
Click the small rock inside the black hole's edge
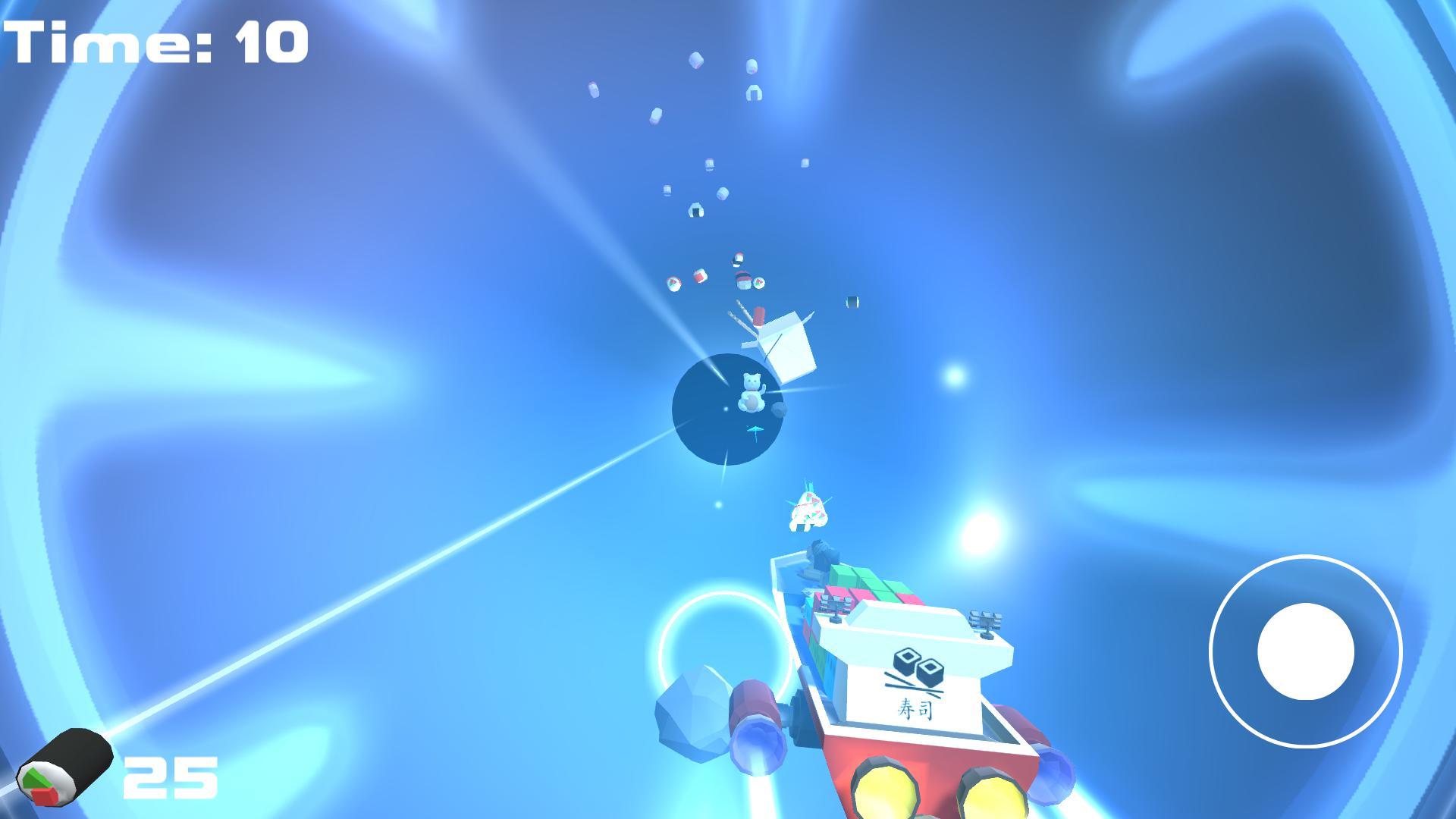780,409
